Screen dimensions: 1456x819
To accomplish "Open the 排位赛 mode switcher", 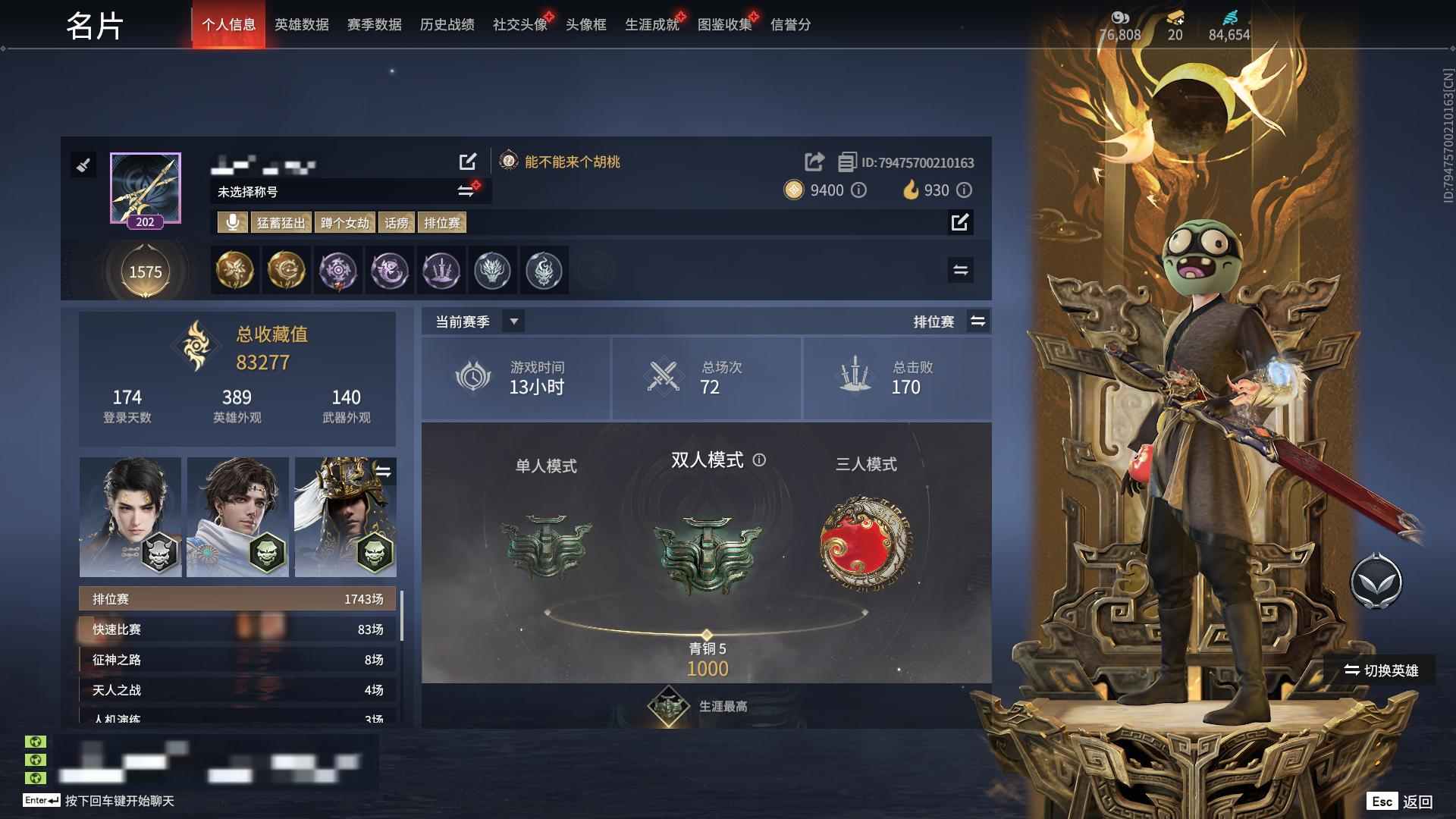I will pyautogui.click(x=978, y=321).
